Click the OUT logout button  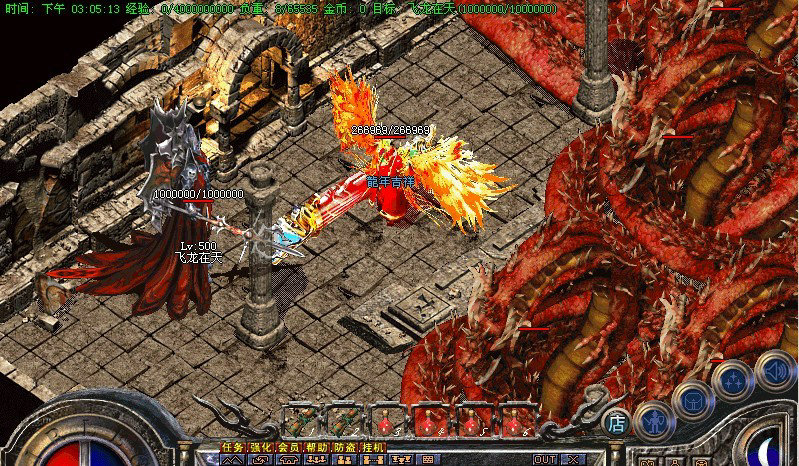point(545,459)
